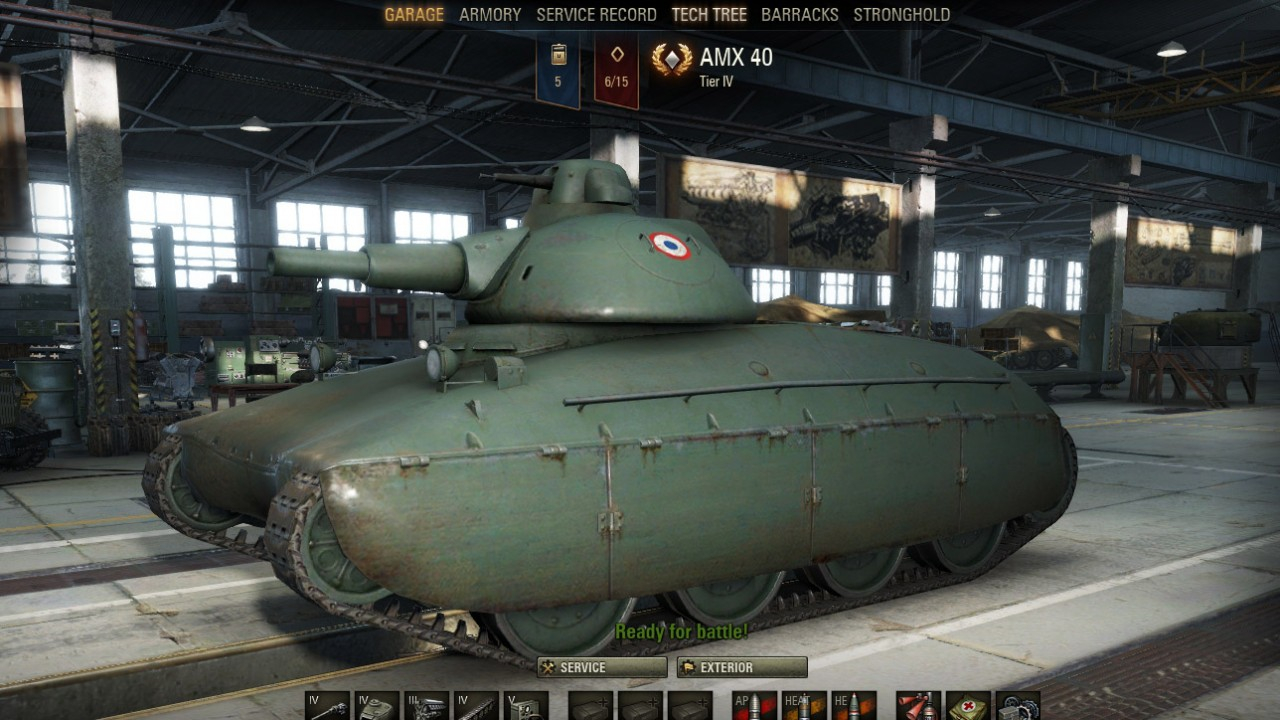Choose the AP shell slot
Viewport: 1280px width, 720px height.
coord(754,706)
